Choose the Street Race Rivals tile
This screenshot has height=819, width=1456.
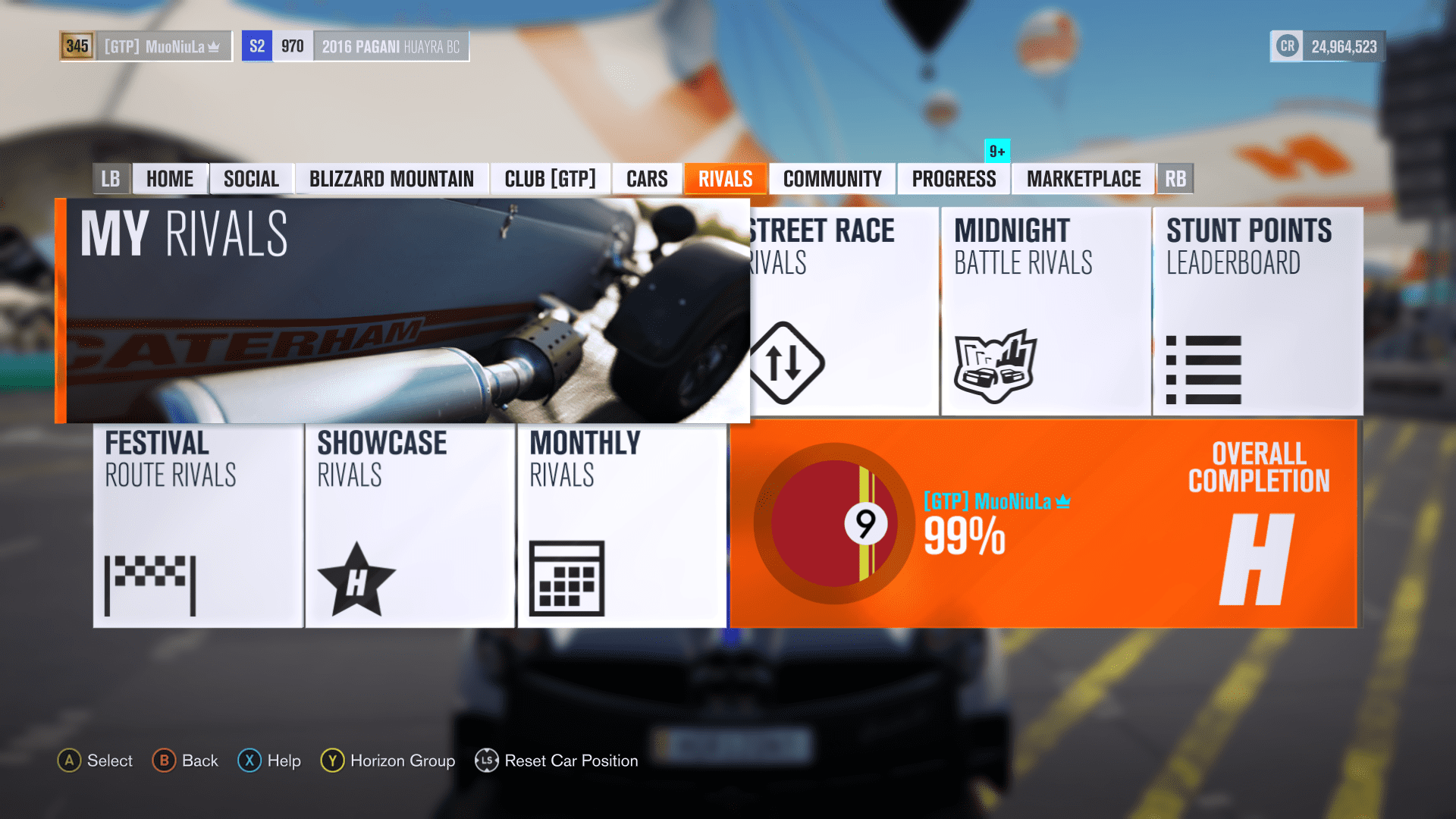tap(843, 311)
